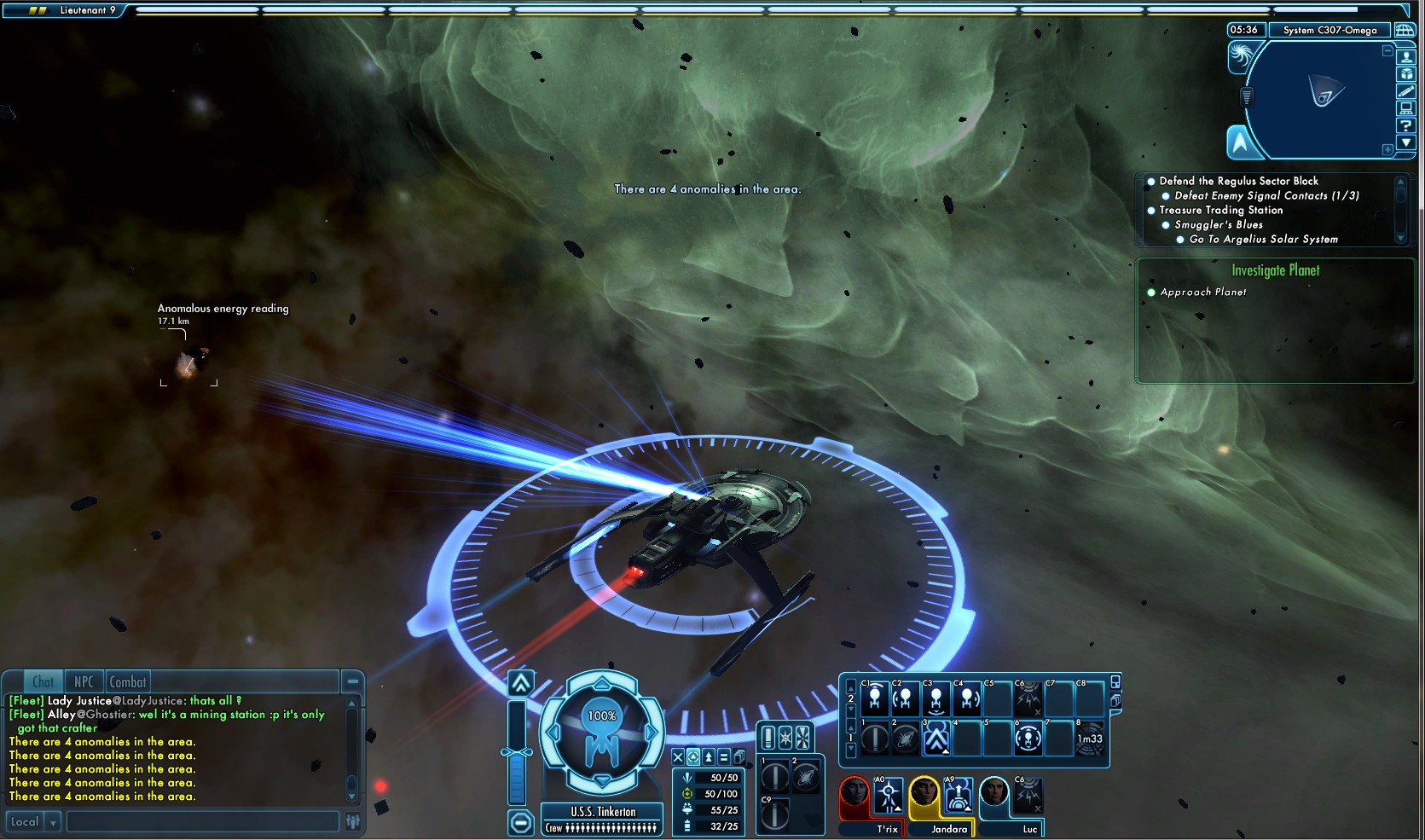Open the social people icon beside chat
Viewport: 1425px width, 840px height.
click(x=353, y=821)
